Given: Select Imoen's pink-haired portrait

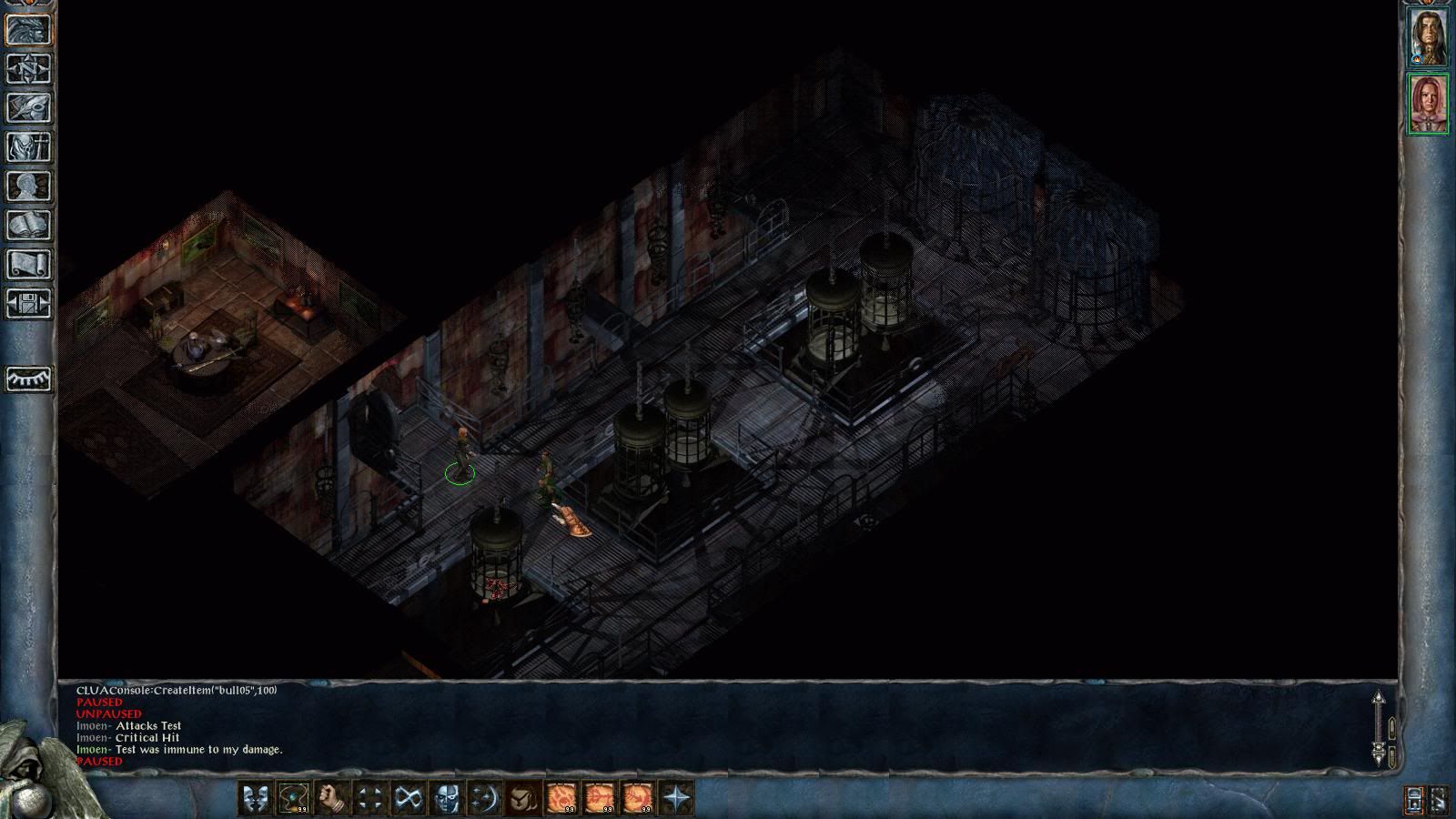Looking at the screenshot, I should (1428, 104).
